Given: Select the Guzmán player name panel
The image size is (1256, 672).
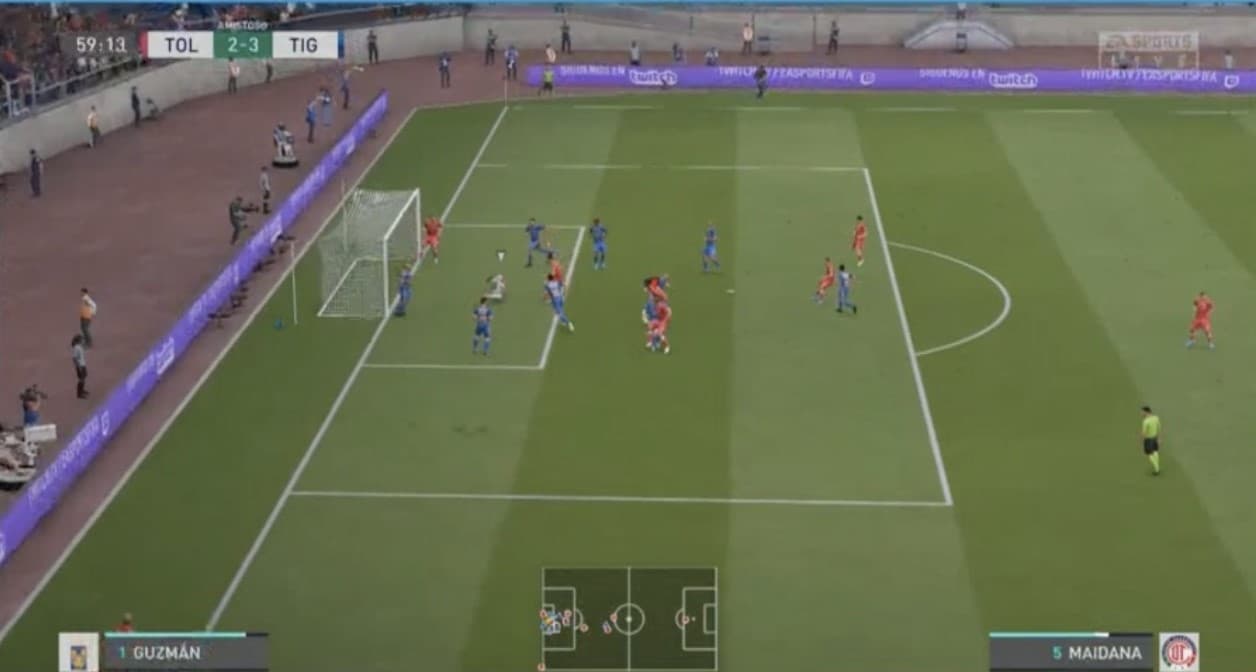Looking at the screenshot, I should click(x=186, y=652).
